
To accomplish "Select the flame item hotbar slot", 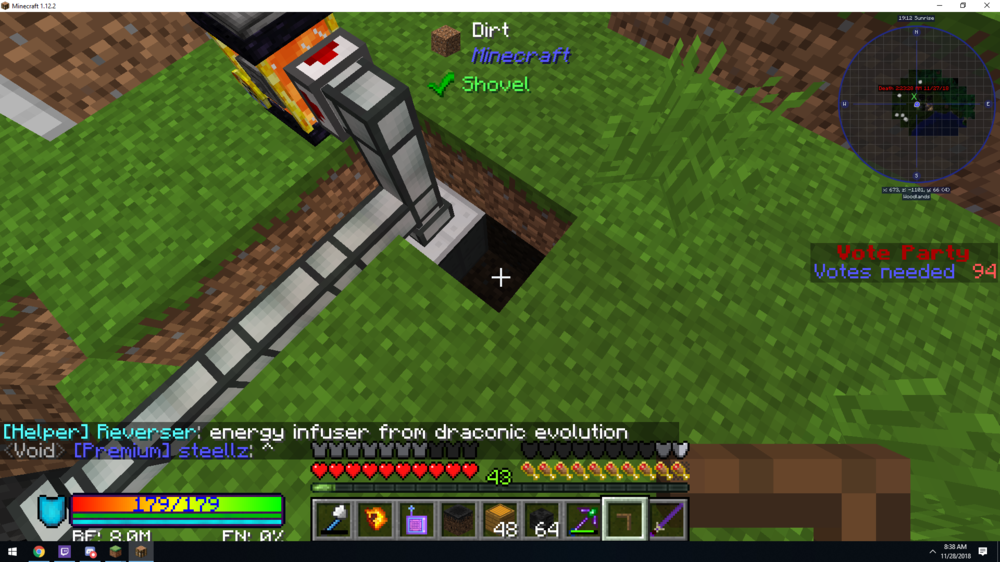I will pyautogui.click(x=375, y=520).
